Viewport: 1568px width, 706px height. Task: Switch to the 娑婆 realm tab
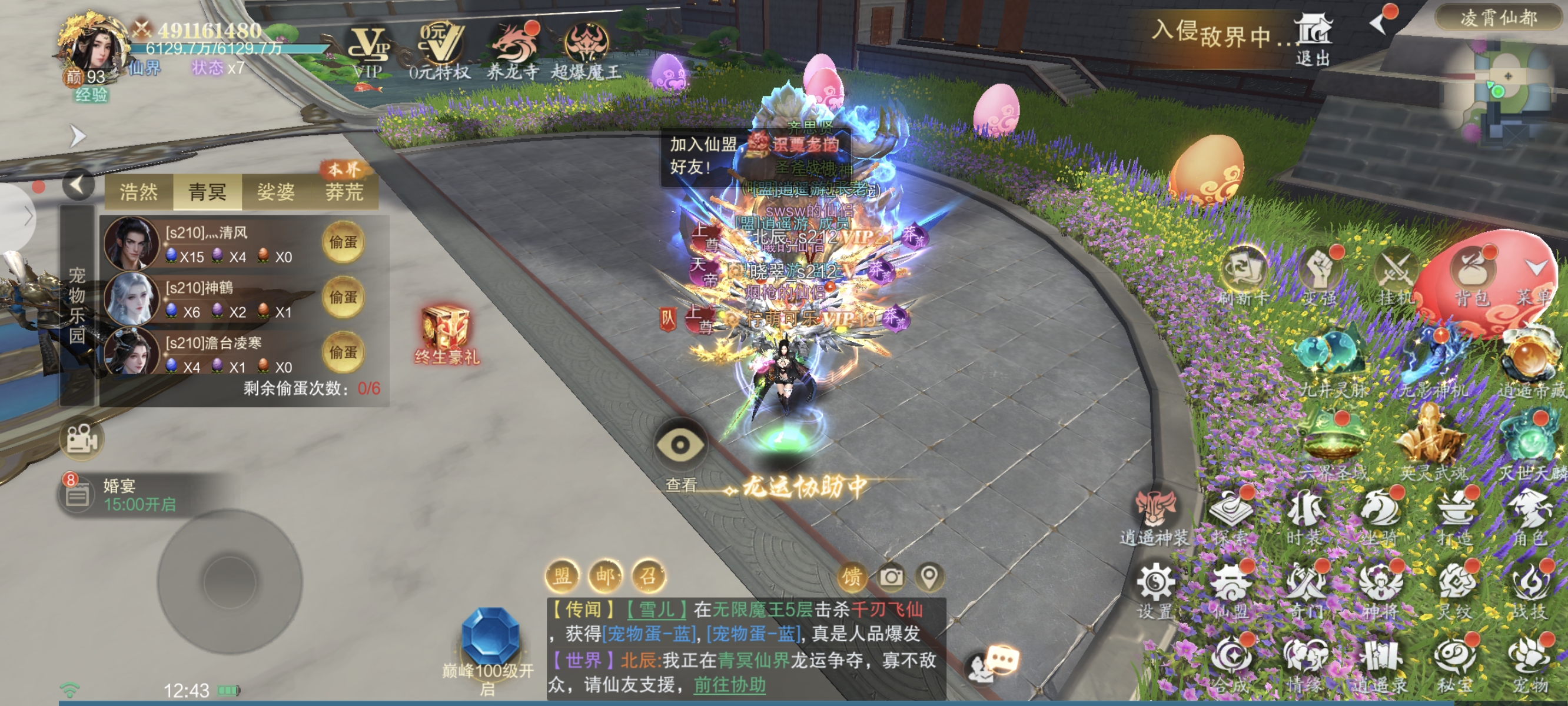[x=275, y=192]
